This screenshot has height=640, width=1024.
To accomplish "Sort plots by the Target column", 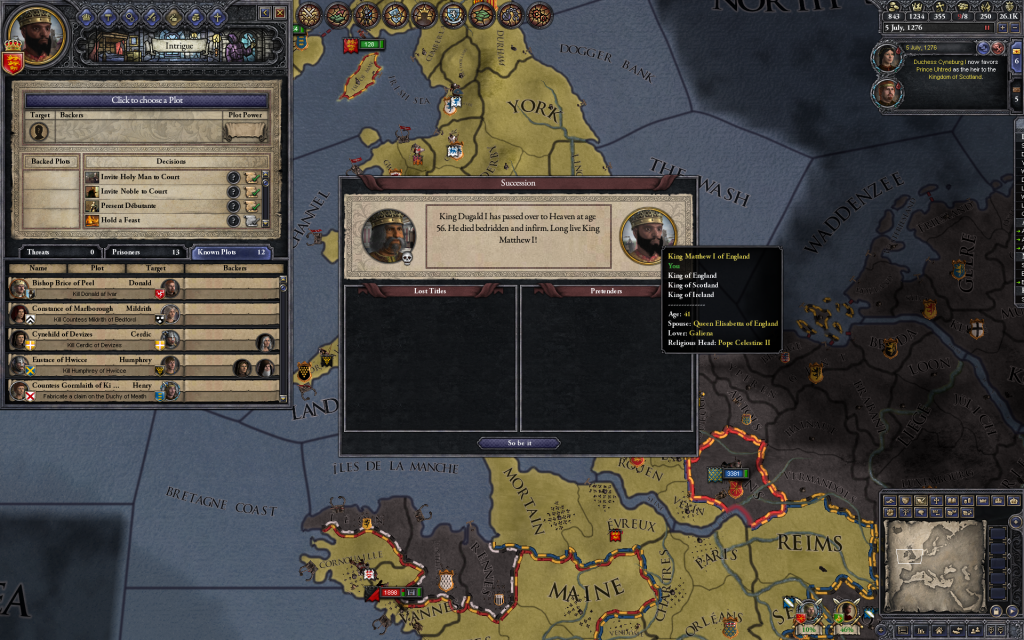I will (x=158, y=268).
